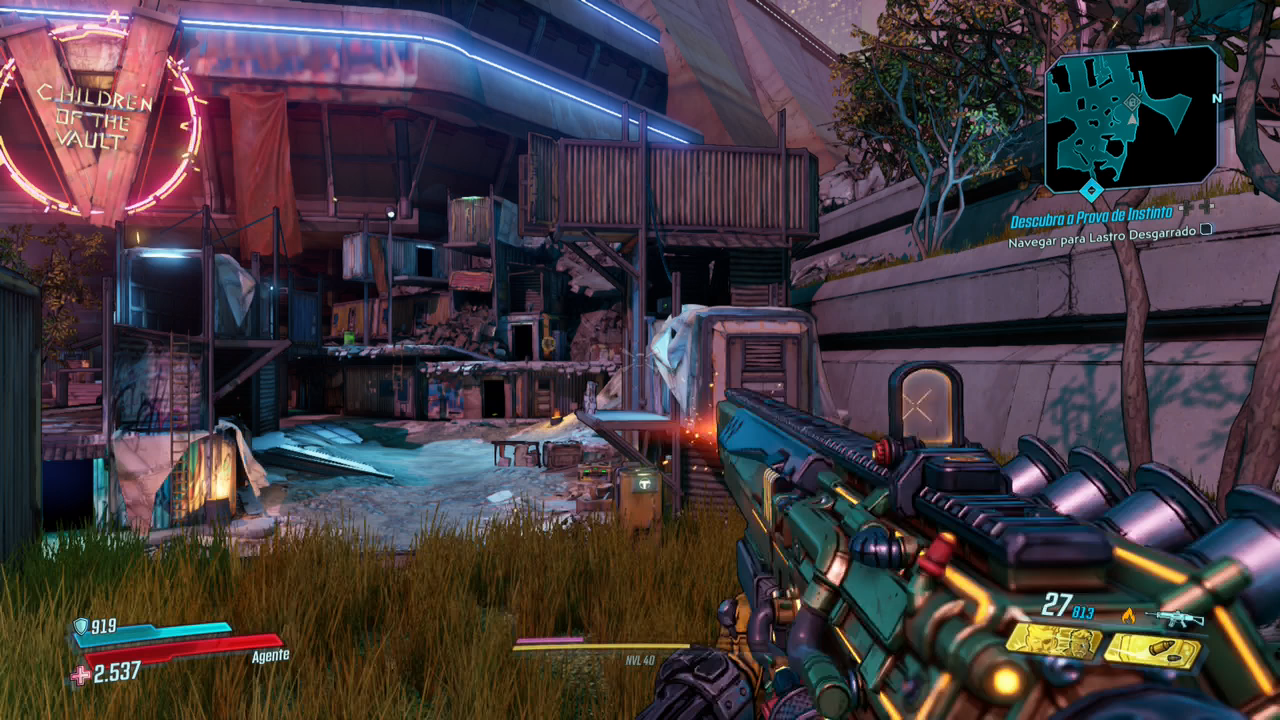Activate the yellow bullet skill icon
This screenshot has width=1280, height=720.
pos(1152,651)
